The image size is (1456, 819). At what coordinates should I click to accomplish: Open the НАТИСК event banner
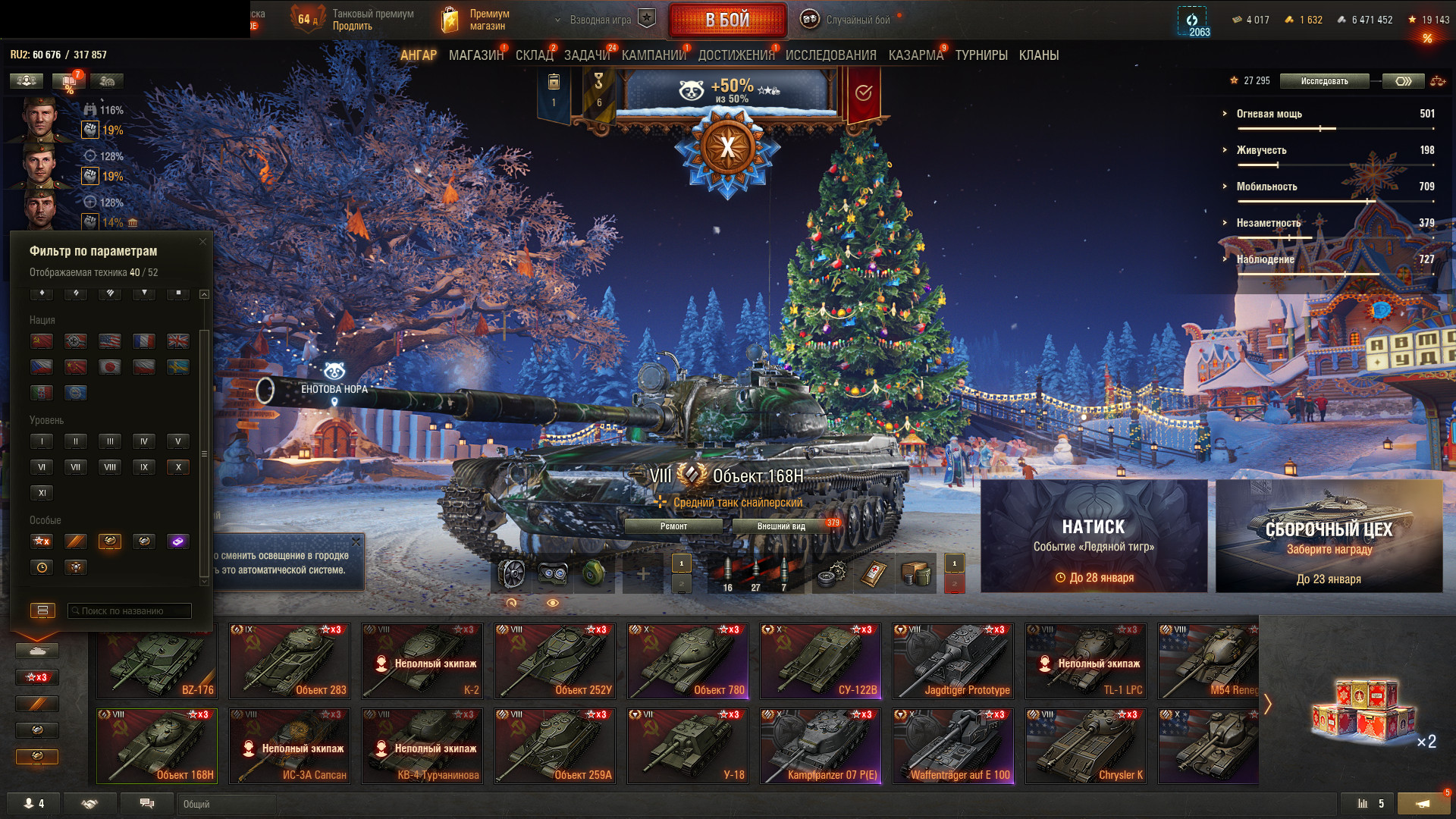pos(1094,535)
